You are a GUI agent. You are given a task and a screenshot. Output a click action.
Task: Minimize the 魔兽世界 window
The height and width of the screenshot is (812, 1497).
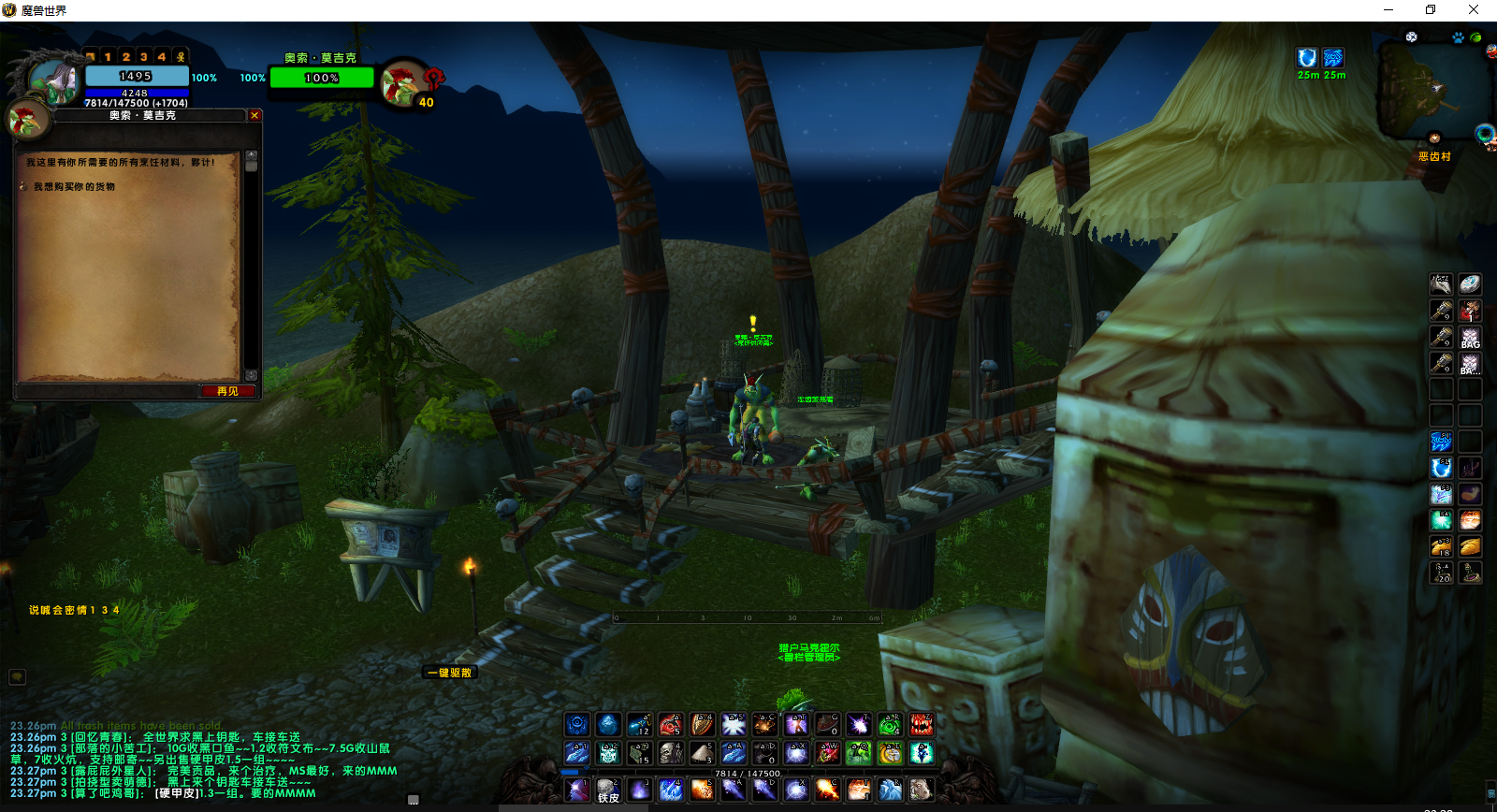1388,9
